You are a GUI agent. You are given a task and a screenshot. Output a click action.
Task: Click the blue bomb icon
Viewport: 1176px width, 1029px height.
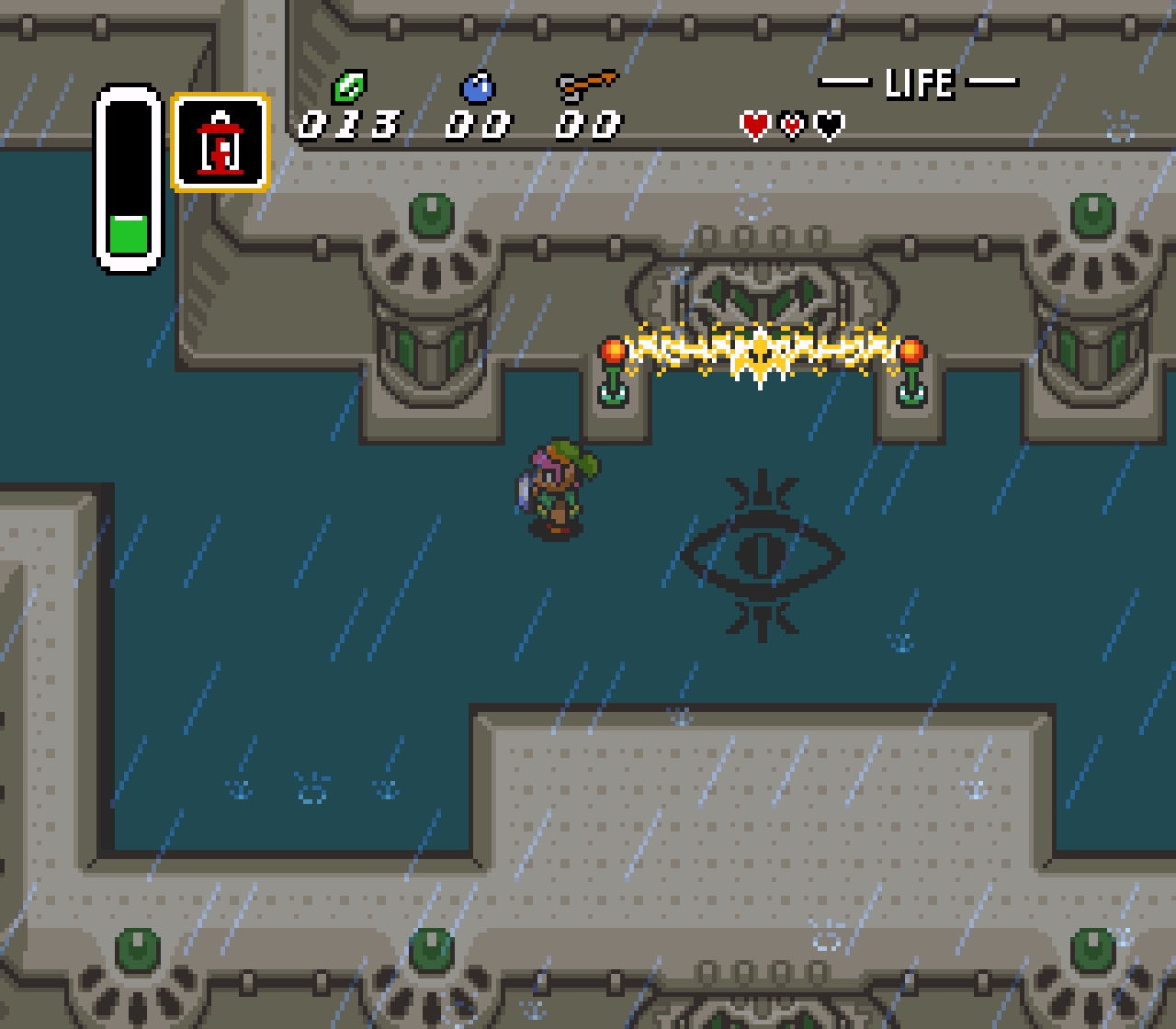(x=478, y=88)
